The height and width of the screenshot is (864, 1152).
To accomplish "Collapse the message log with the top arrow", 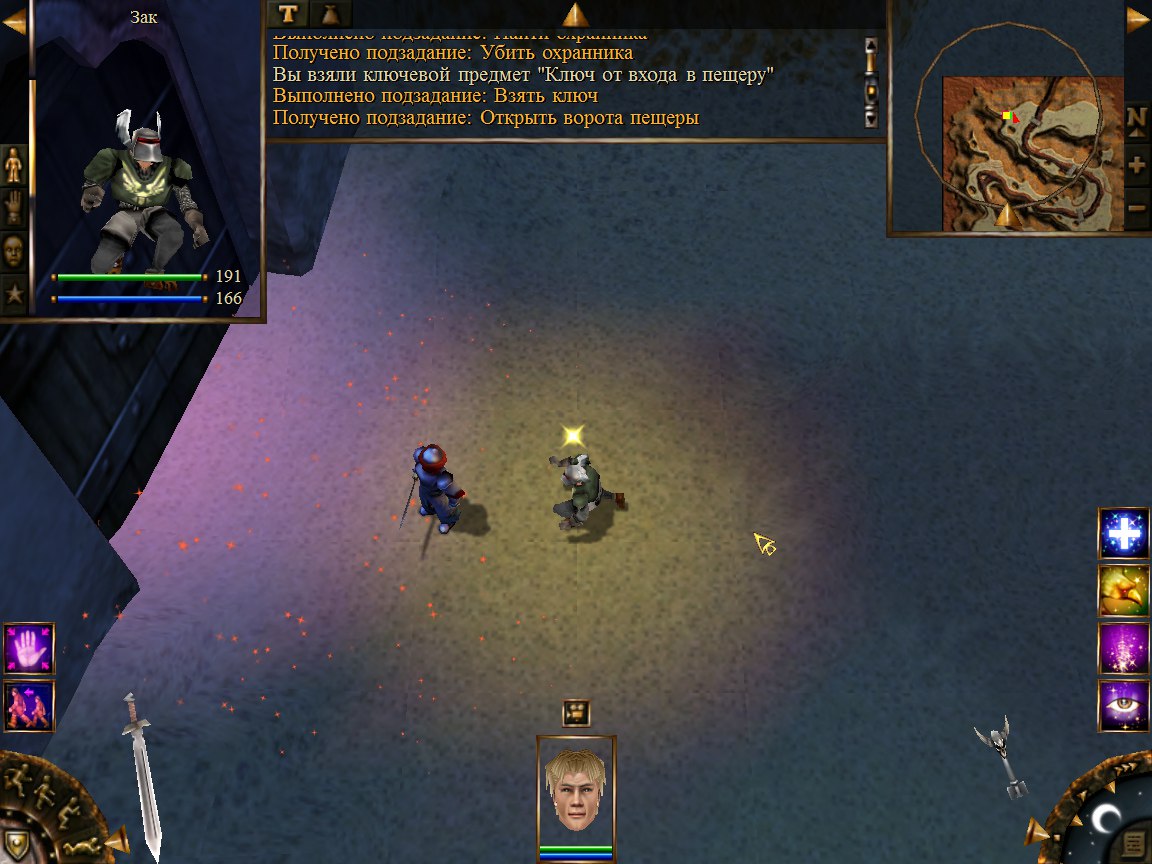I will 575,14.
